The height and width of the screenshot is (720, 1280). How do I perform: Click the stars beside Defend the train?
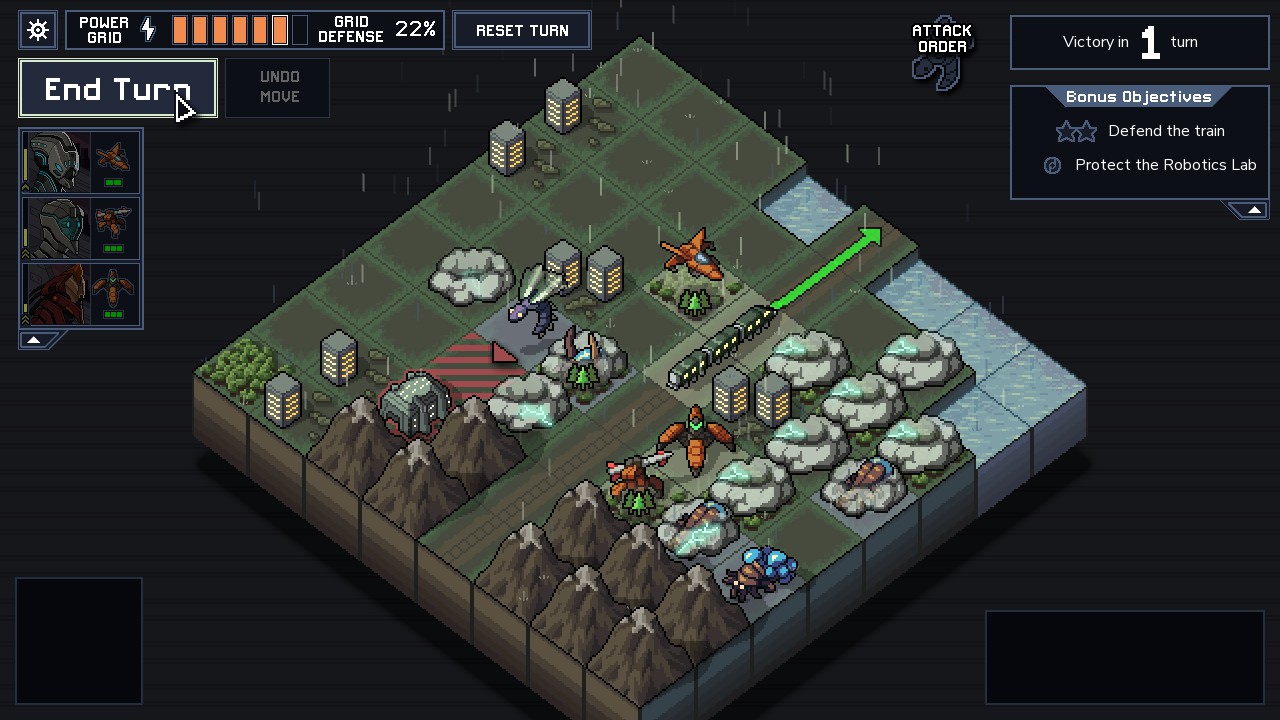point(1076,131)
